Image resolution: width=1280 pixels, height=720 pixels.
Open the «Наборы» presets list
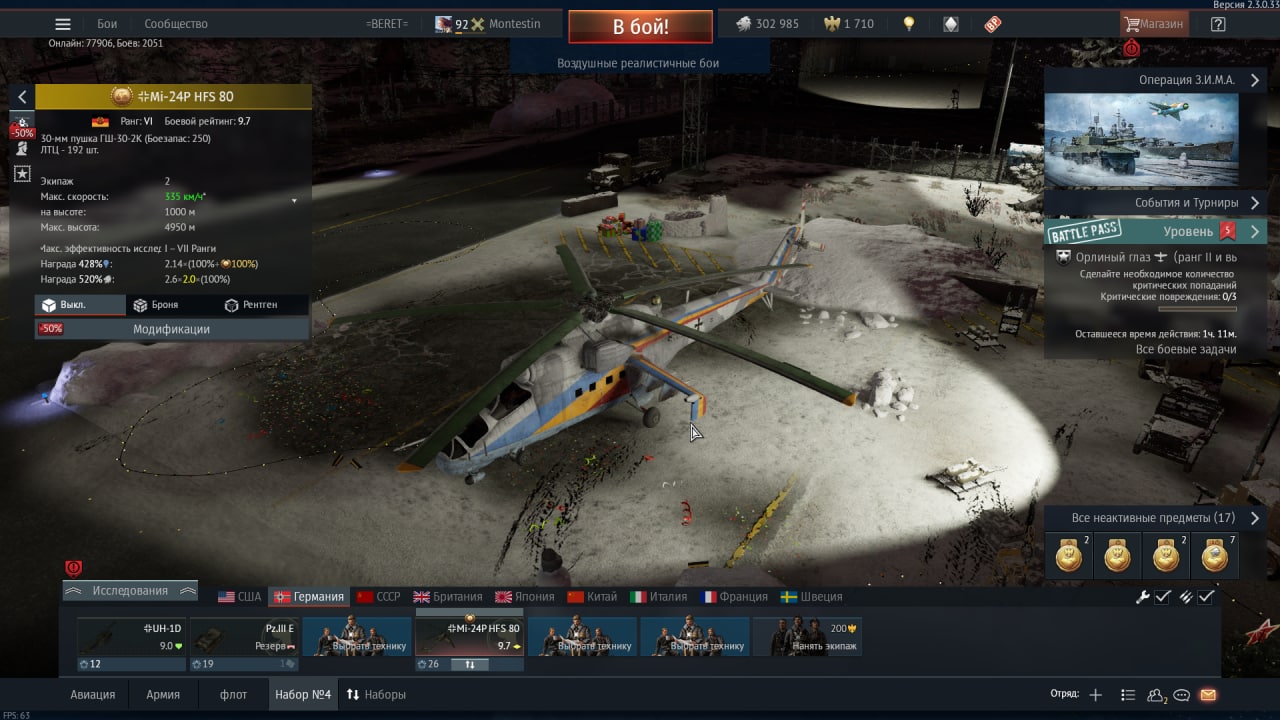click(376, 695)
